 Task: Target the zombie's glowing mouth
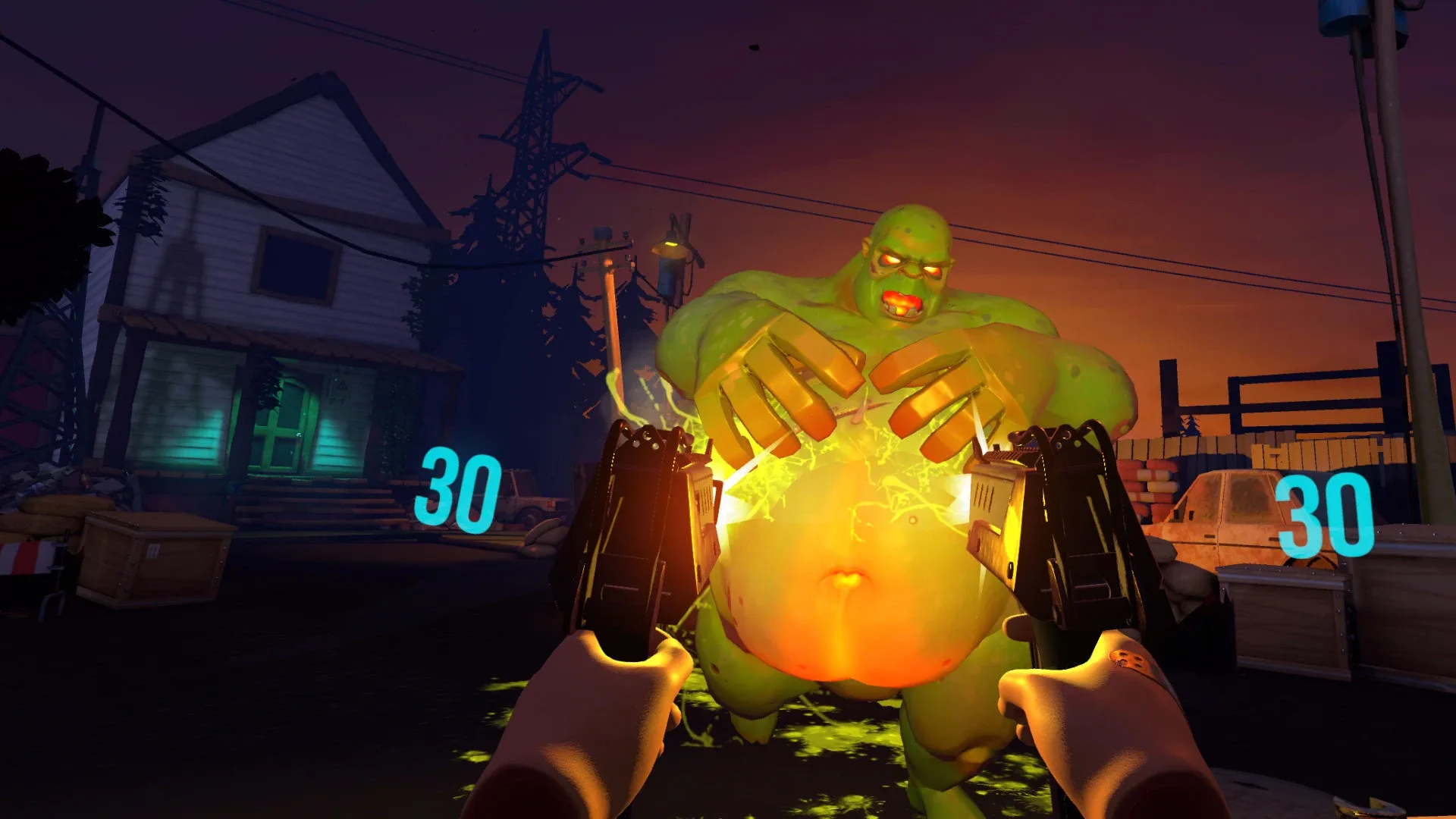[902, 303]
